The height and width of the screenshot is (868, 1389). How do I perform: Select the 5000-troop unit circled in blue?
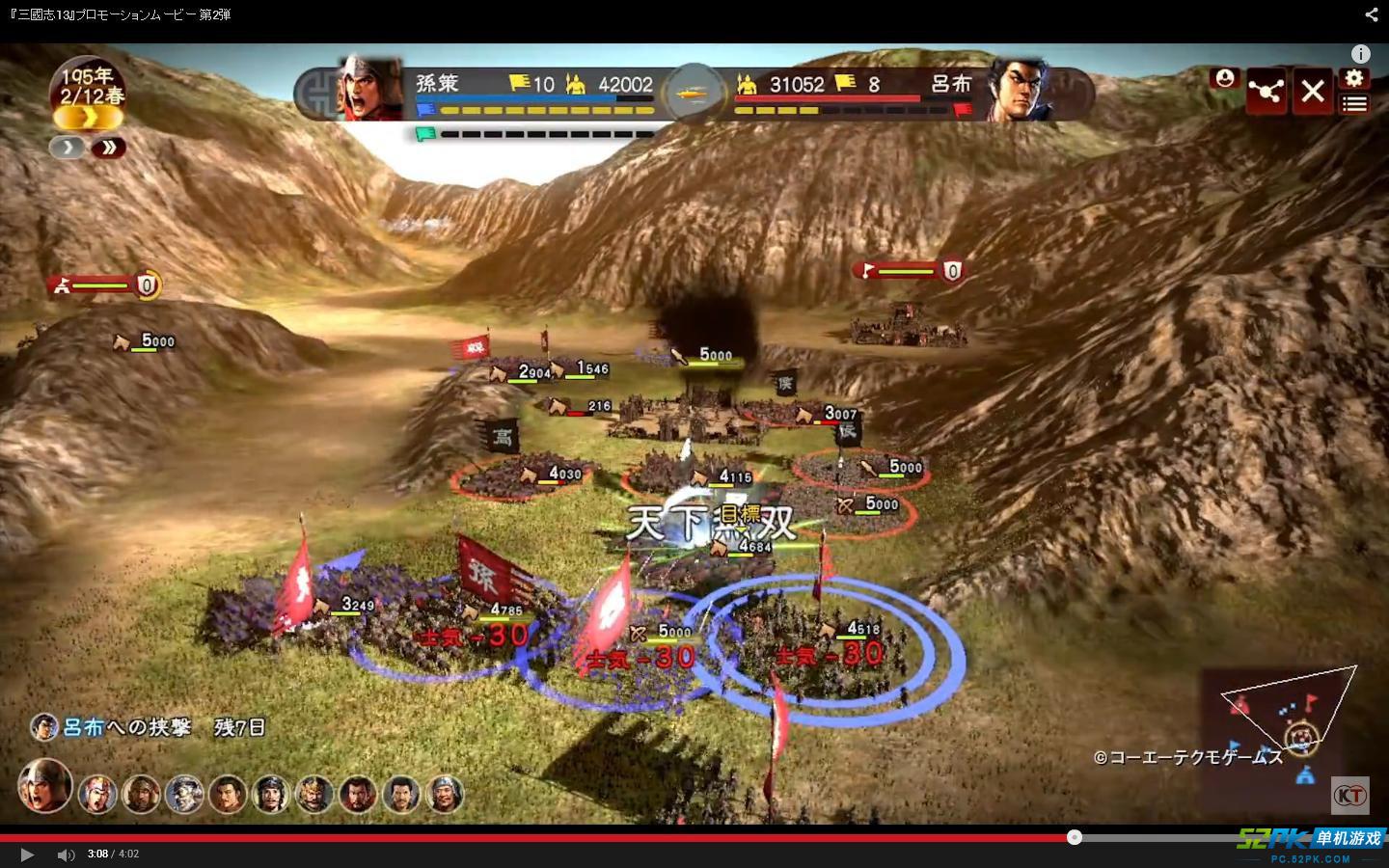tap(664, 633)
